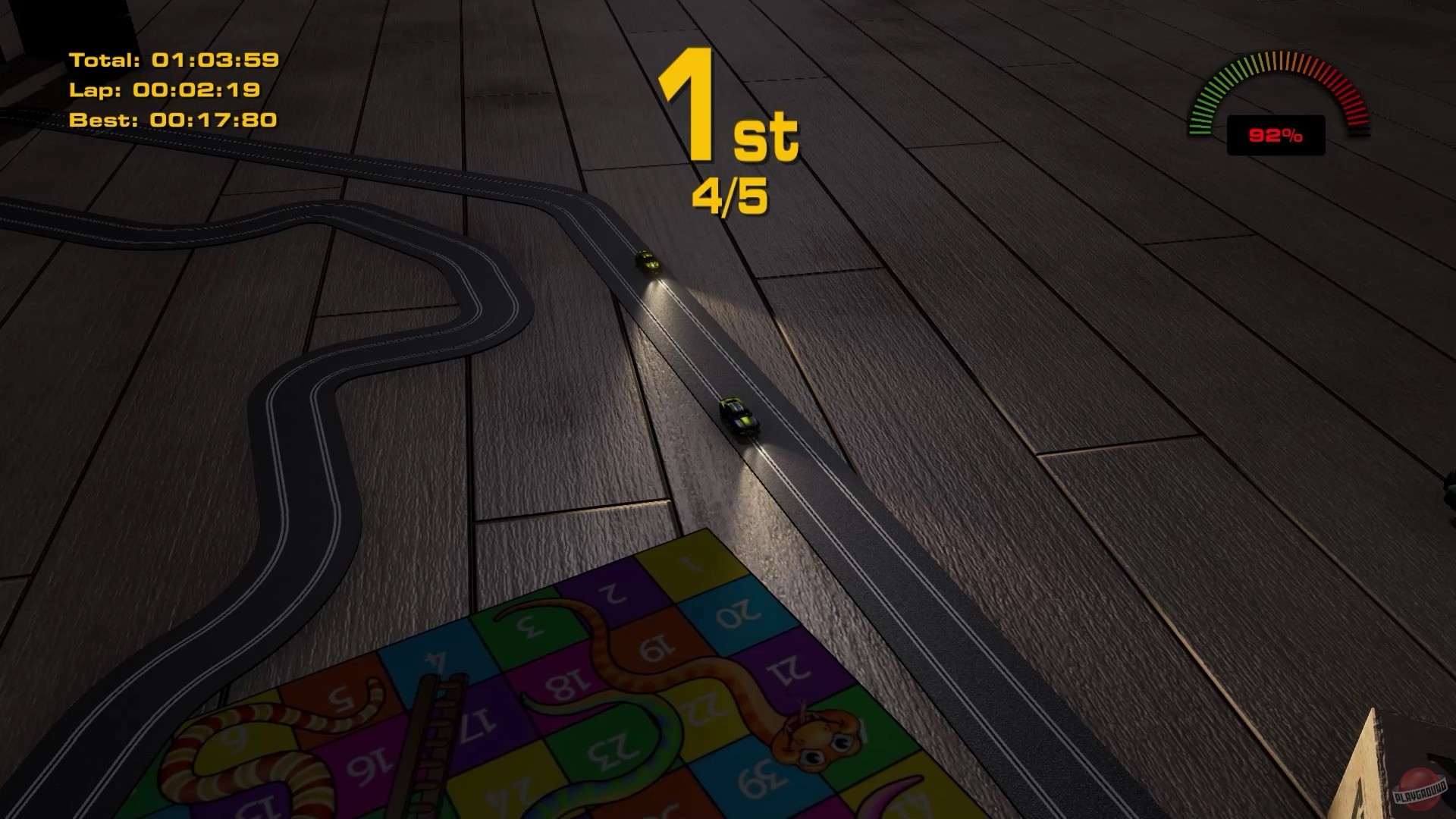Click the Total: 01:03:59 timer text
The image size is (1456, 819).
[173, 58]
